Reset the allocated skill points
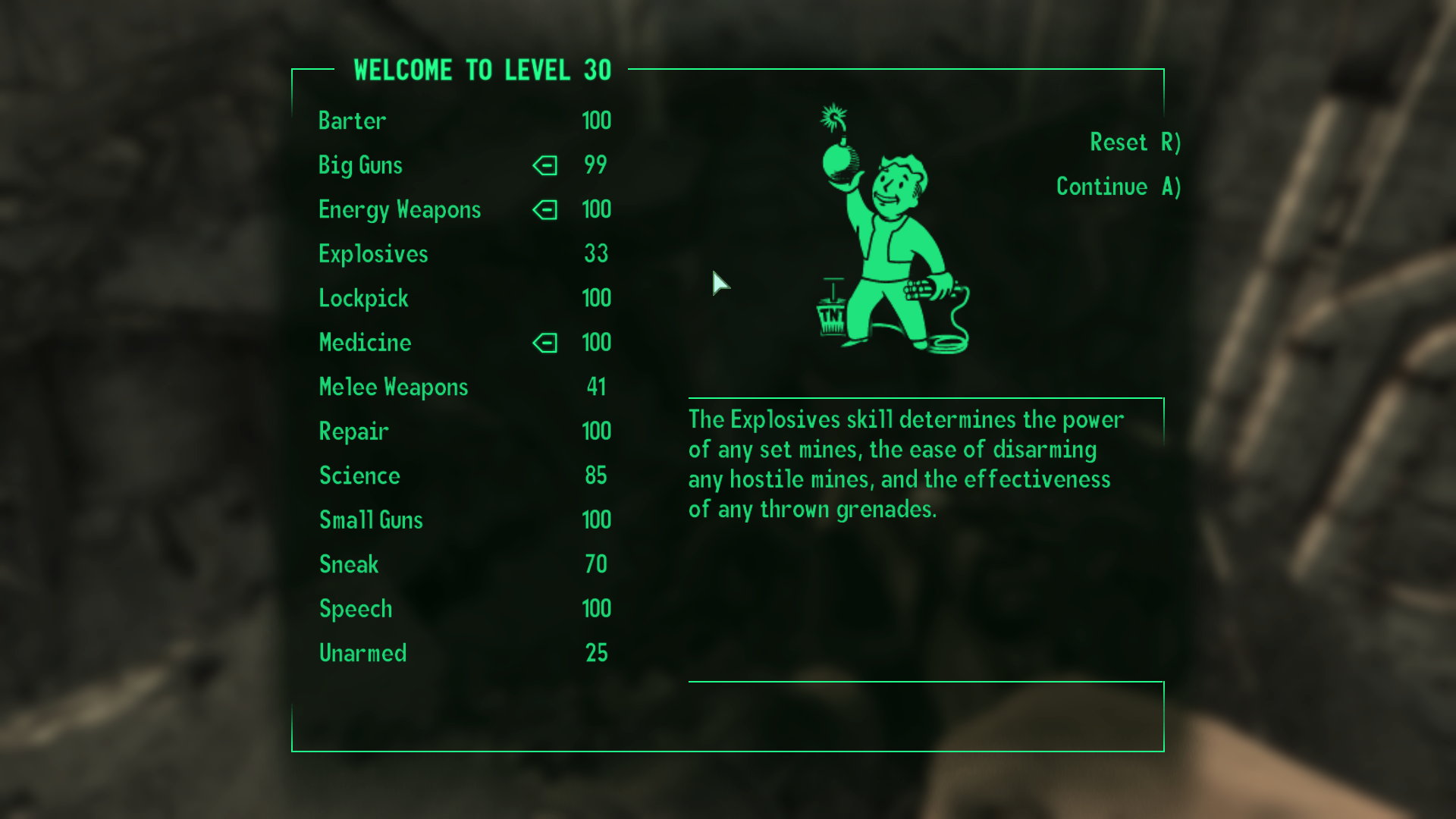 (x=1134, y=143)
